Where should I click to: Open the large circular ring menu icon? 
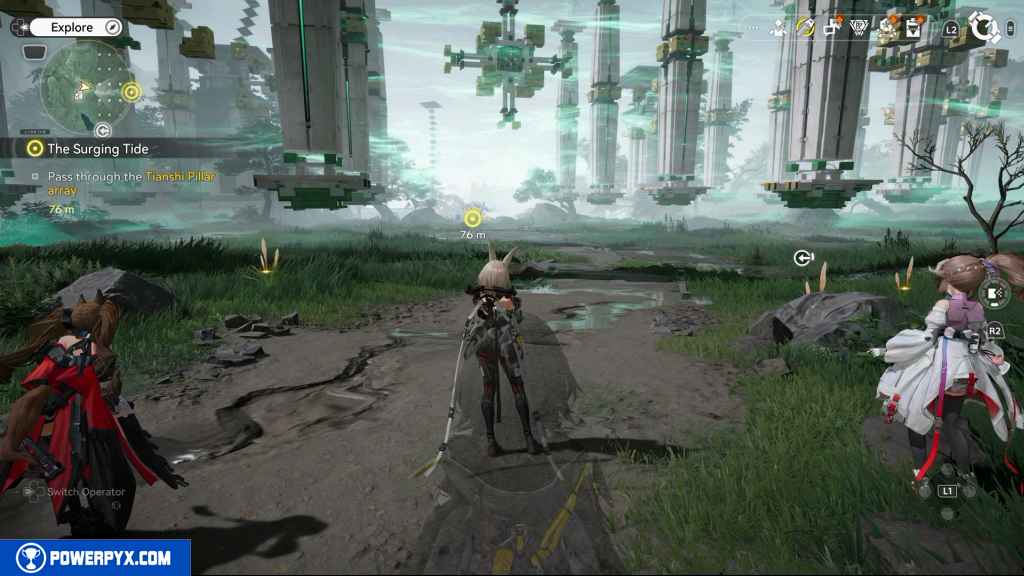click(987, 28)
